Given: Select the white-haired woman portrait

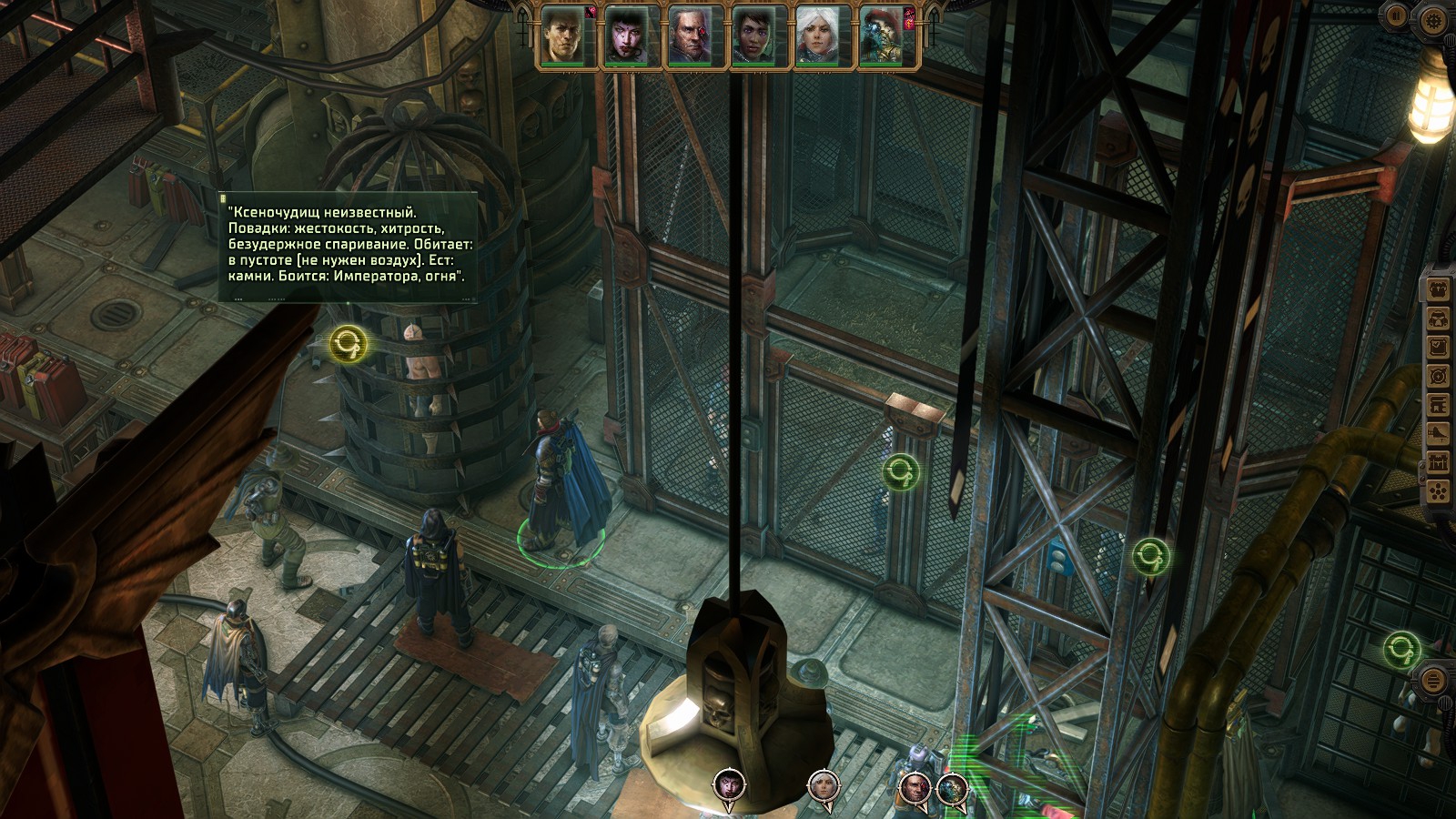Looking at the screenshot, I should (818, 36).
